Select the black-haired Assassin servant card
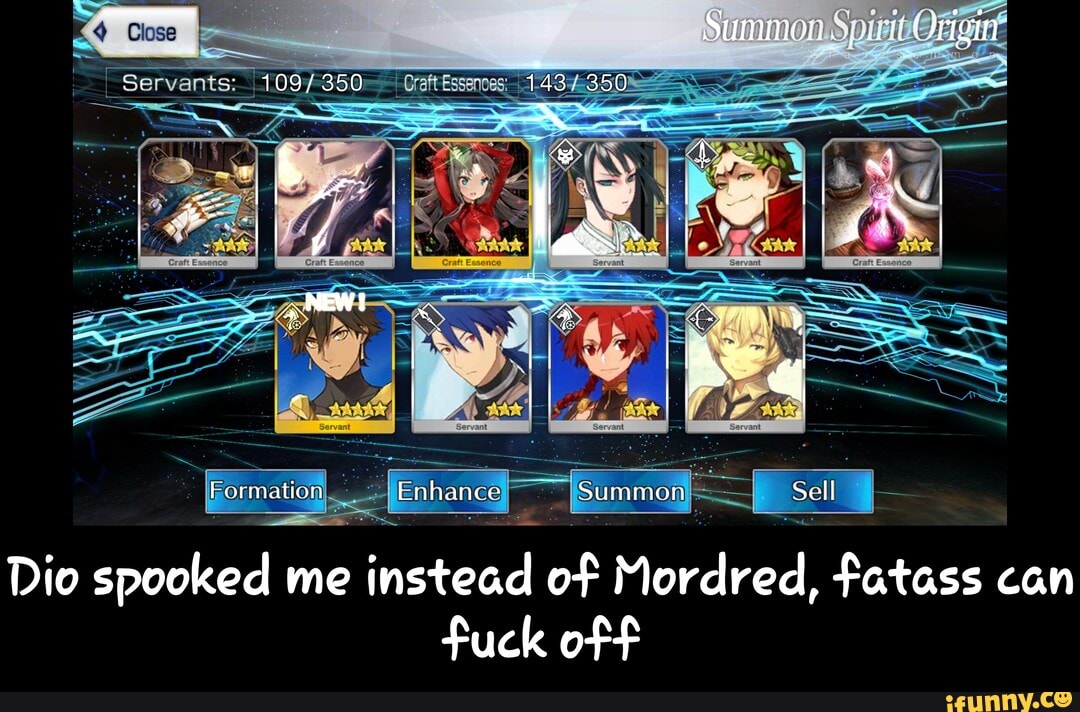 (608, 204)
